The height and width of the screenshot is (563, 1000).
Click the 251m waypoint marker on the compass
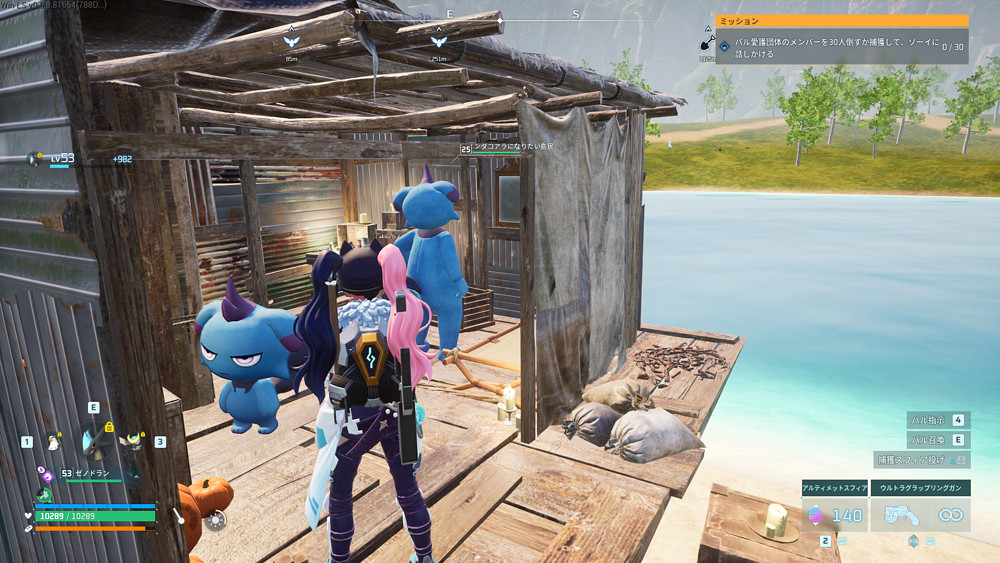(438, 42)
